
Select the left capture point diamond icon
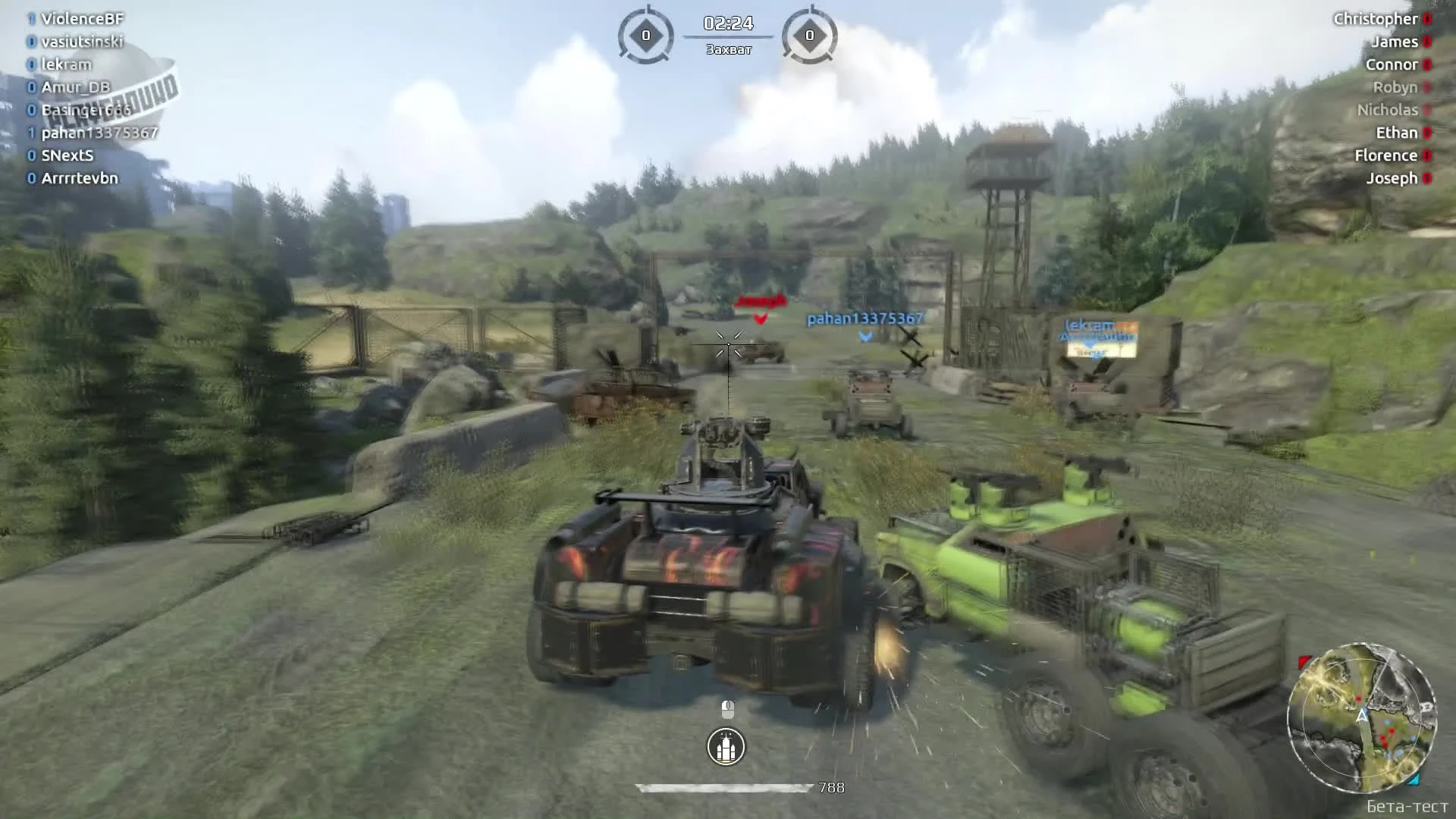[x=647, y=33]
